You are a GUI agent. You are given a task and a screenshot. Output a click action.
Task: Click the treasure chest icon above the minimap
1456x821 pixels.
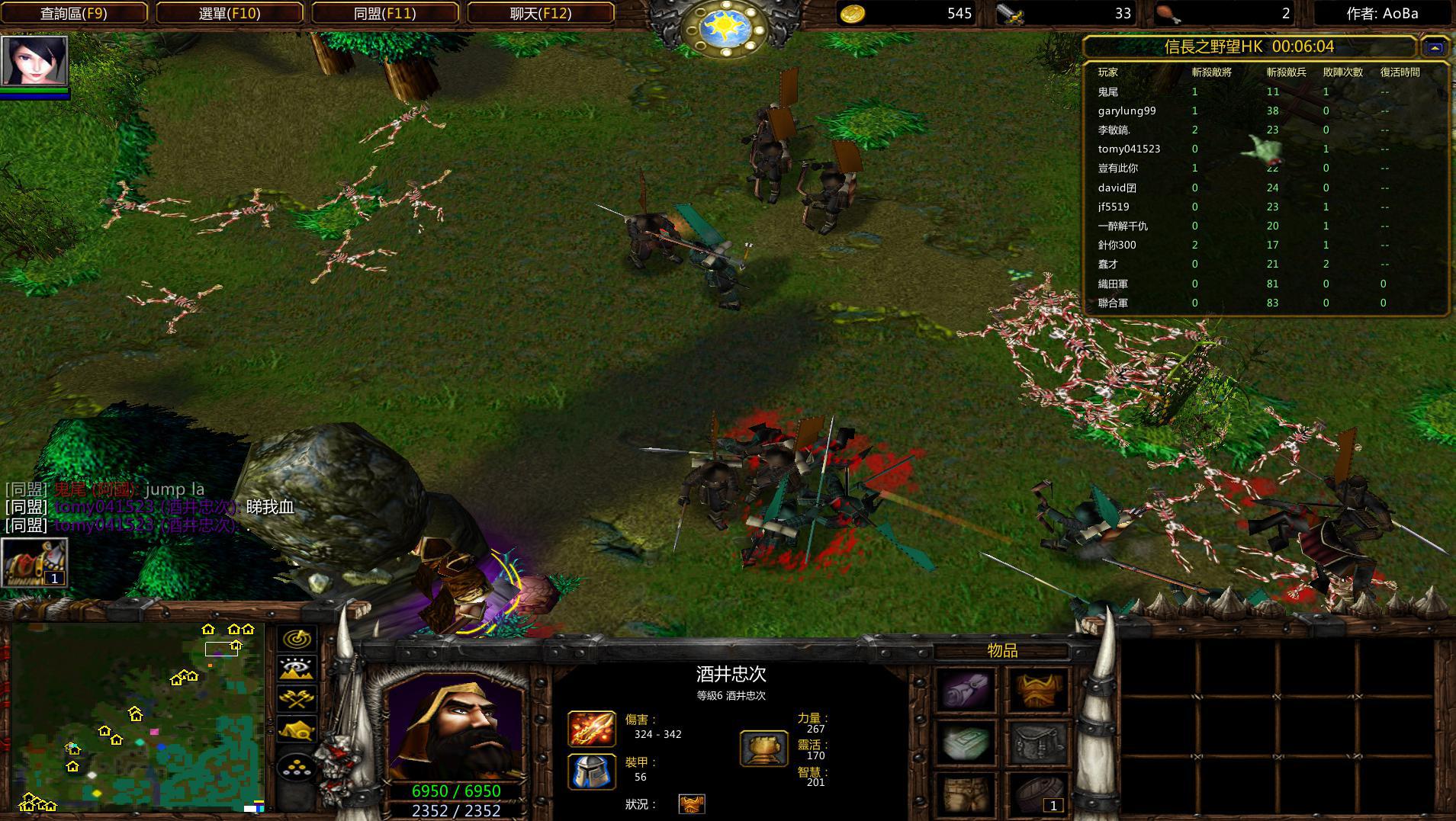click(x=34, y=562)
